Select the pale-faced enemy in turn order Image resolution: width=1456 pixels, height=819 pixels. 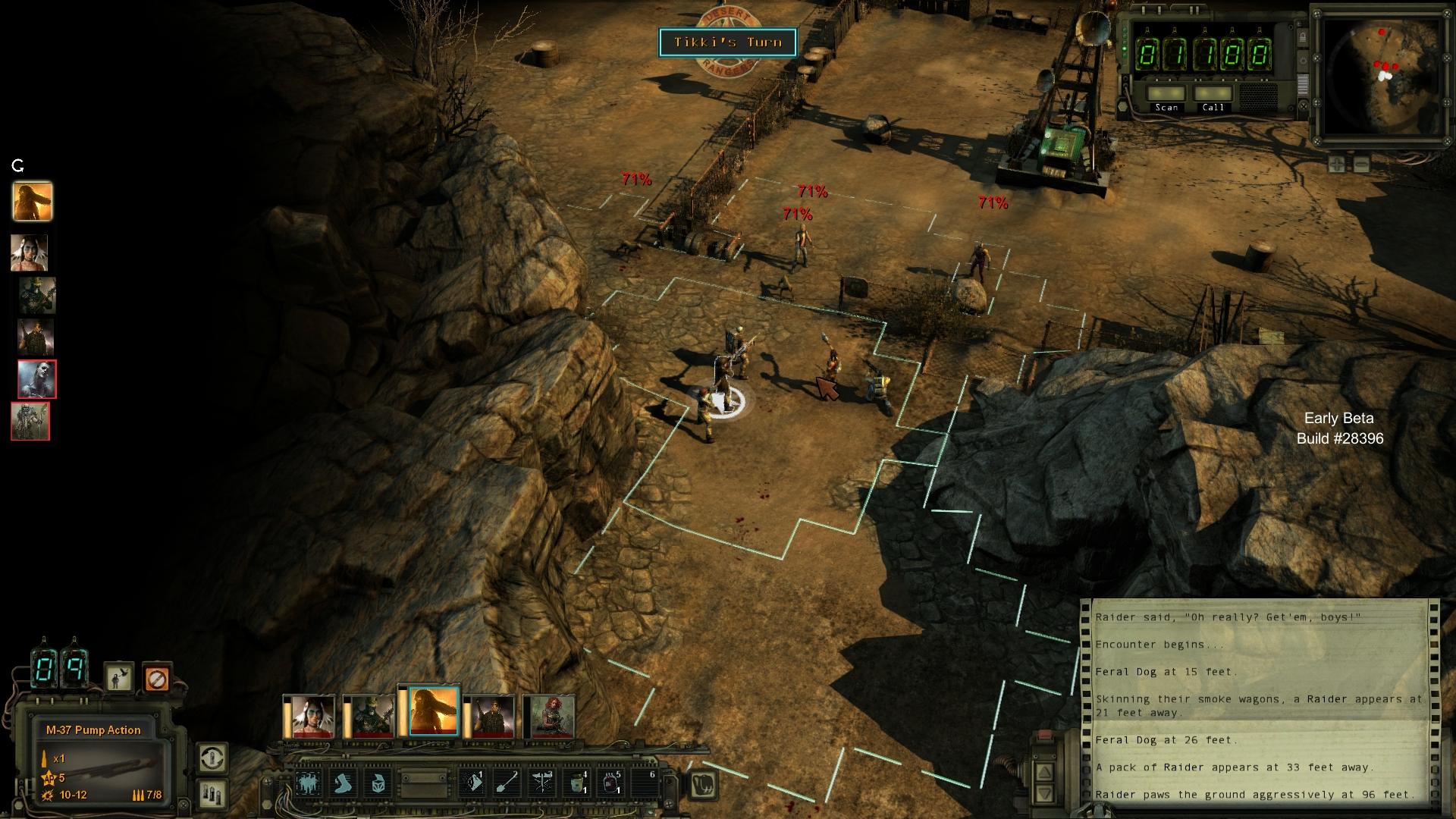pos(37,379)
